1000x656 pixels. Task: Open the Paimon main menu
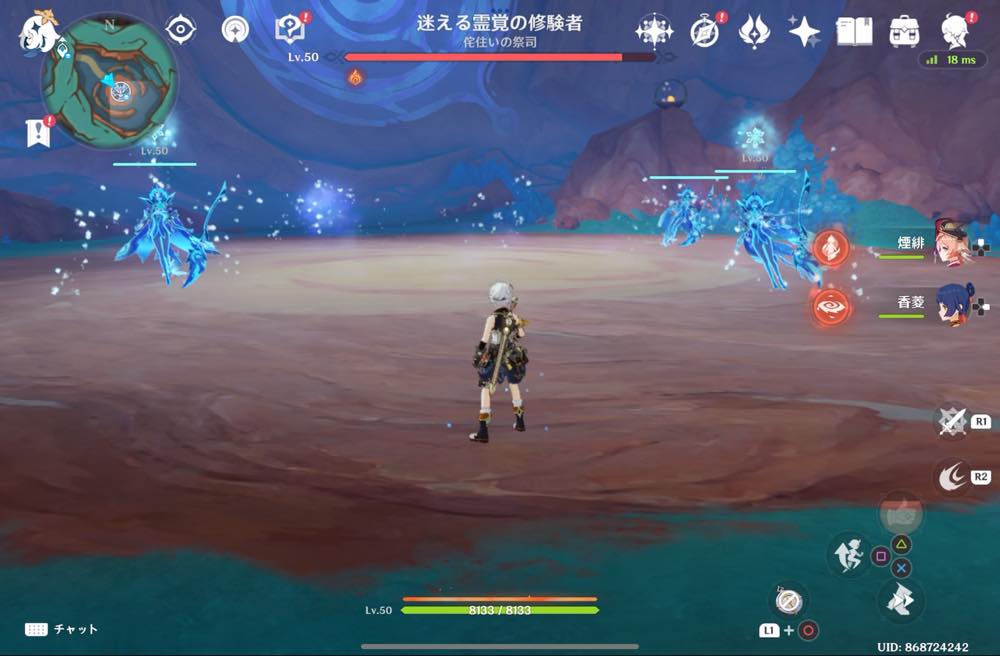[40, 31]
